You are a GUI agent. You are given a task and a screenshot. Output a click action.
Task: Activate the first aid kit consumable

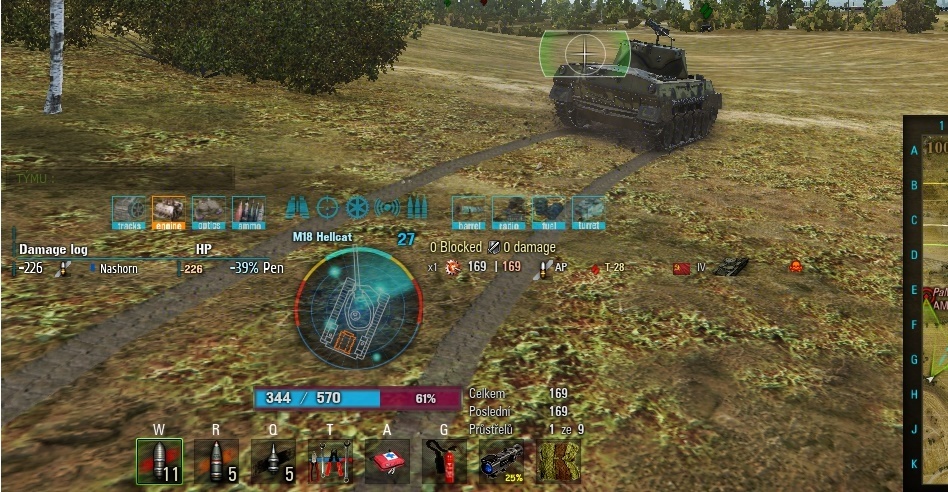point(387,462)
